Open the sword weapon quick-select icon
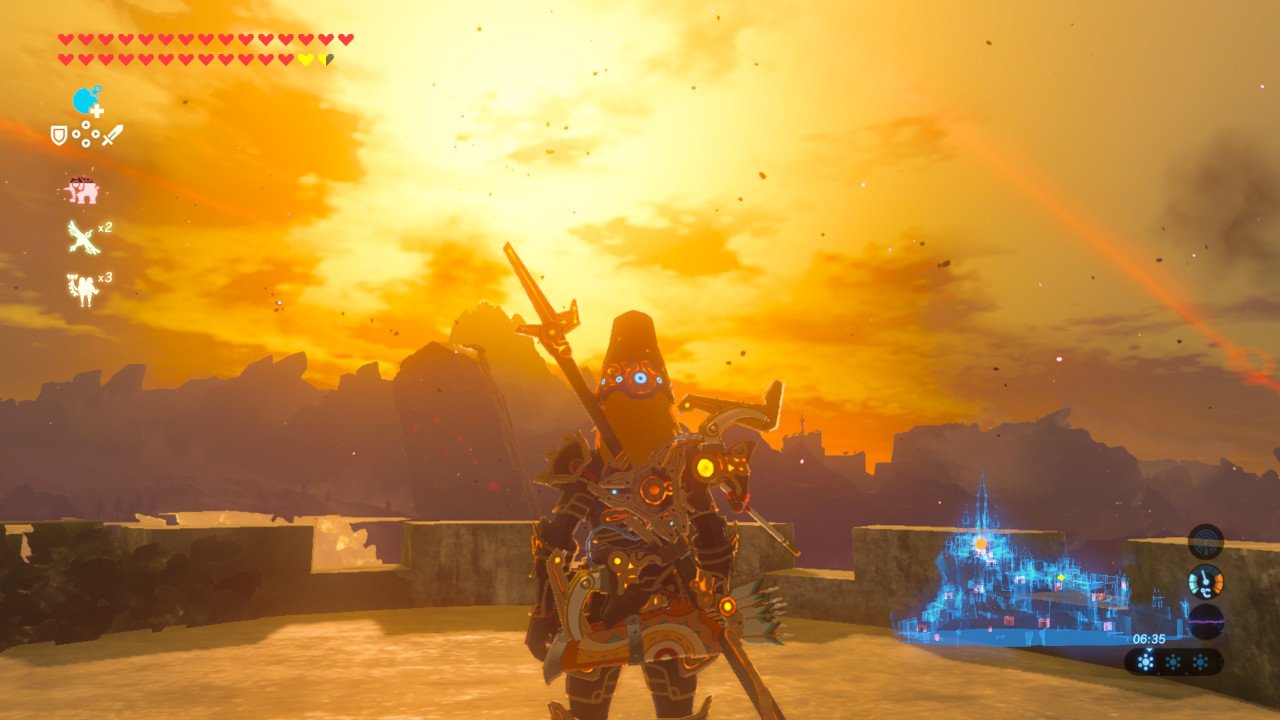This screenshot has width=1280, height=720. [112, 134]
